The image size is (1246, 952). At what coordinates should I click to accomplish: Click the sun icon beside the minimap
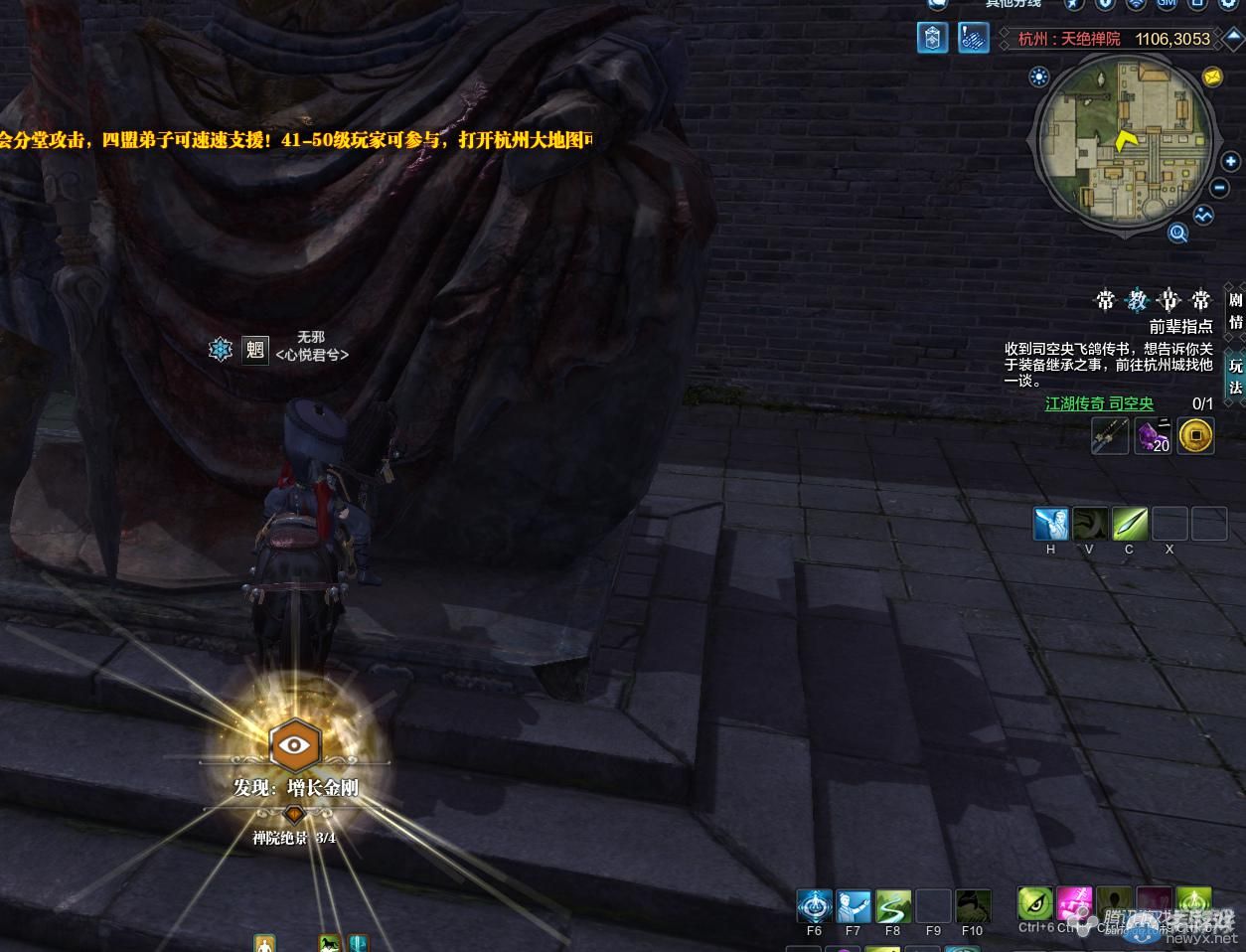(x=1039, y=77)
